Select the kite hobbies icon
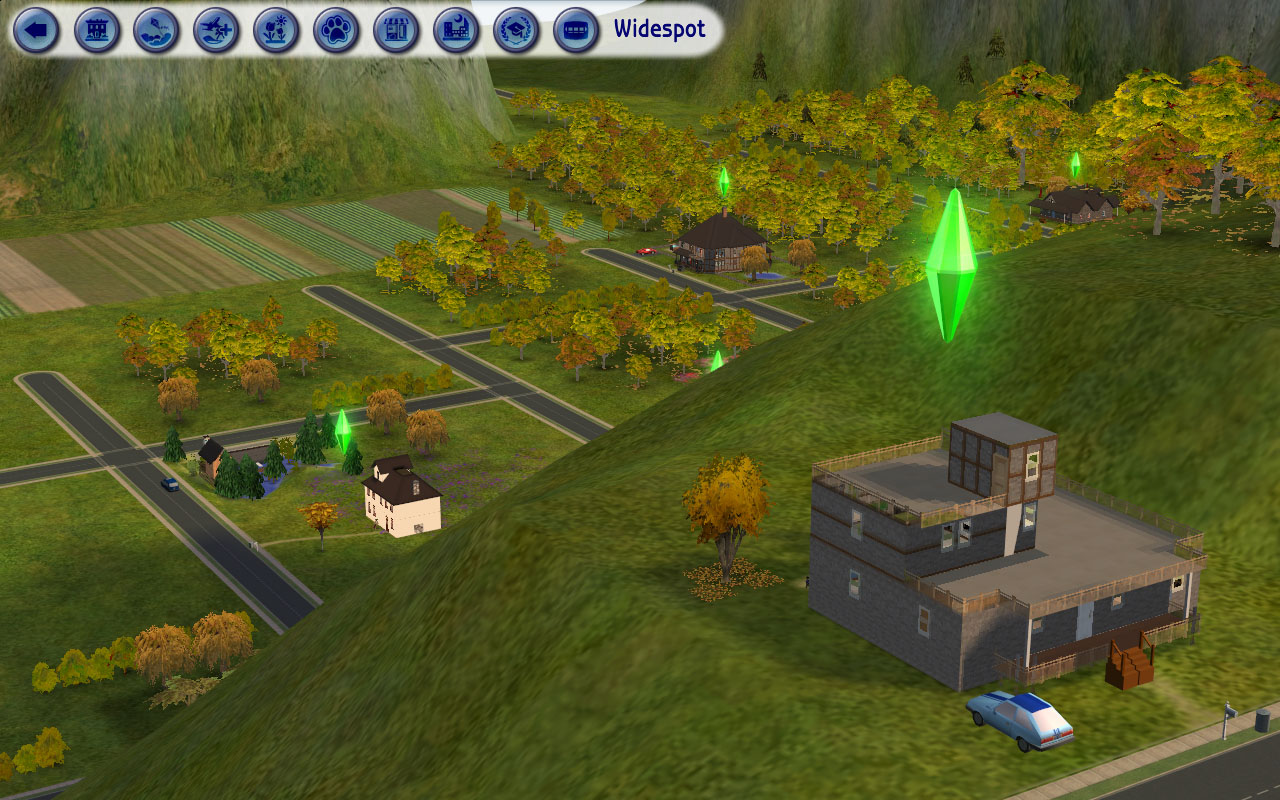Screen dimensions: 1280x800 (x=157, y=30)
